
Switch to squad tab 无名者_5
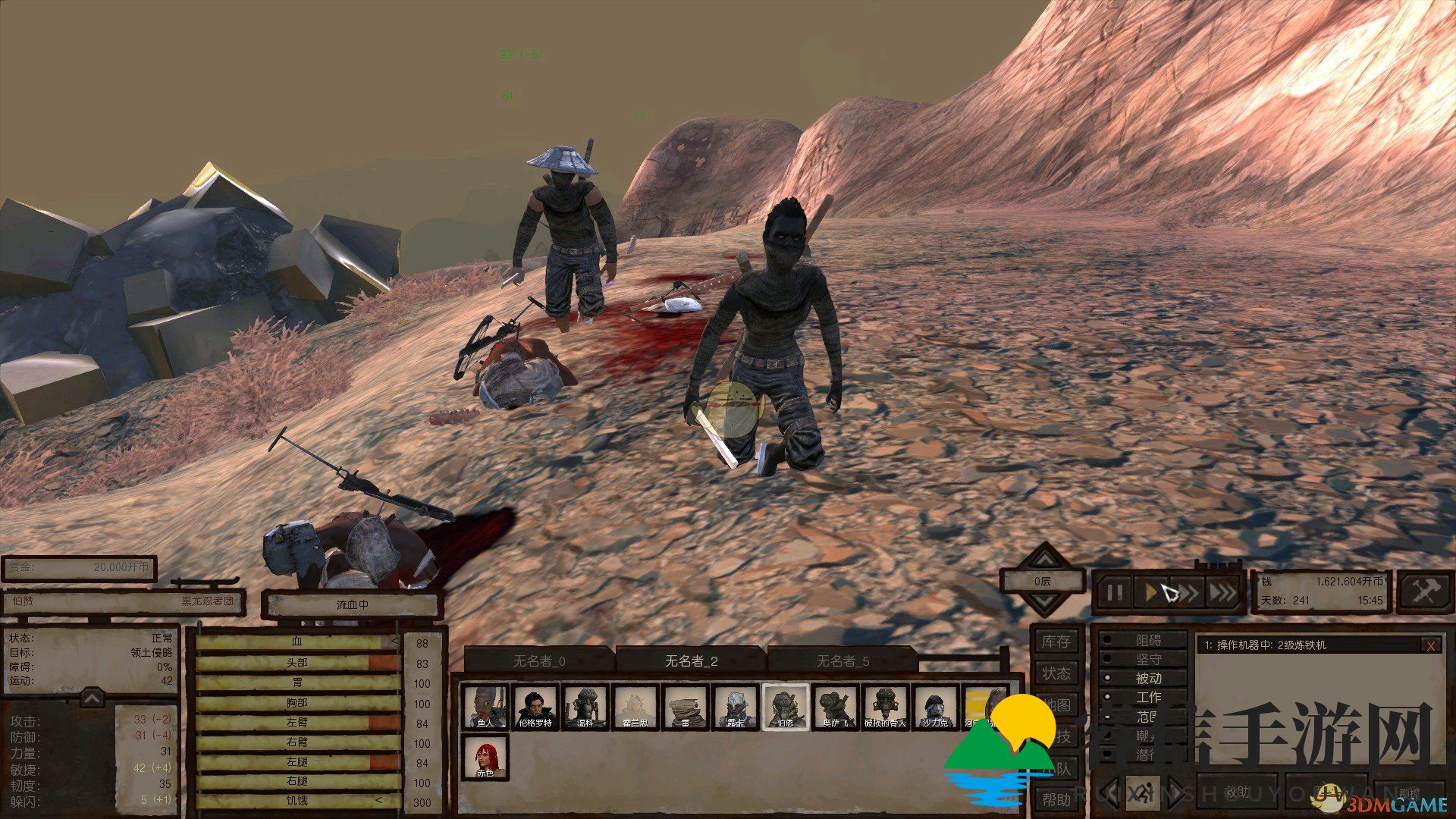[843, 661]
